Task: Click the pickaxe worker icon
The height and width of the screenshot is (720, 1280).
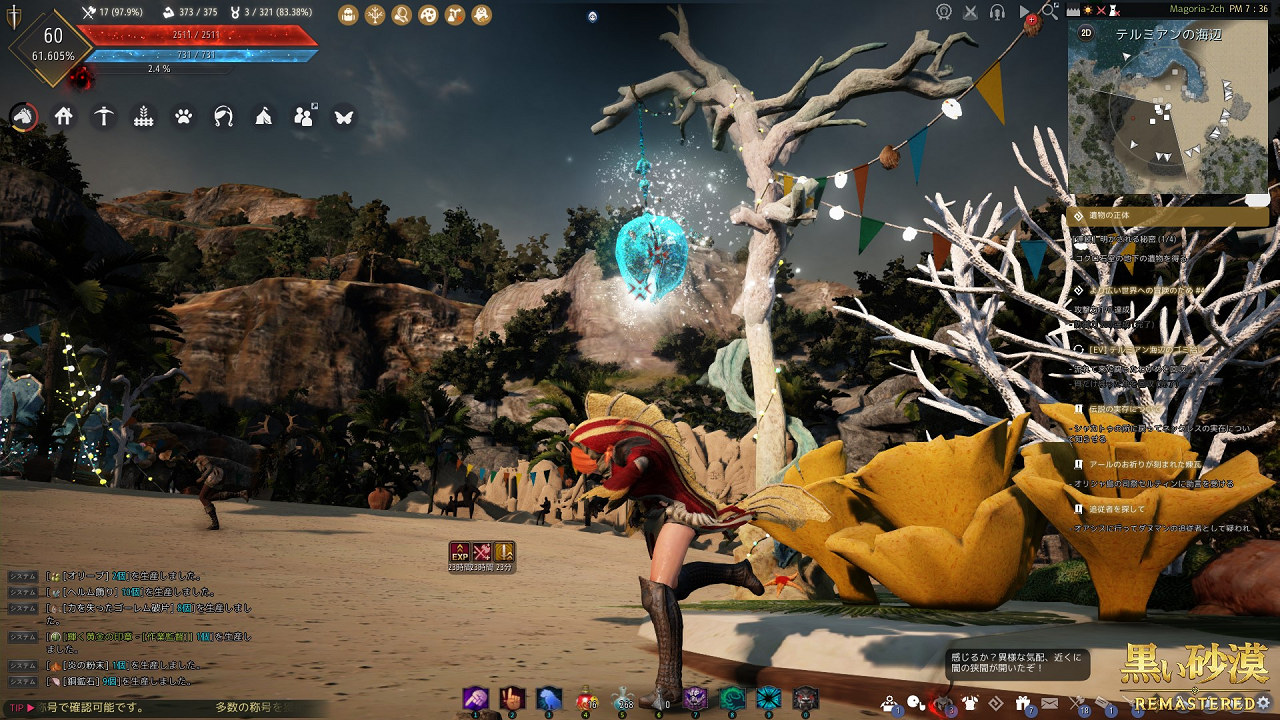Action: [103, 116]
